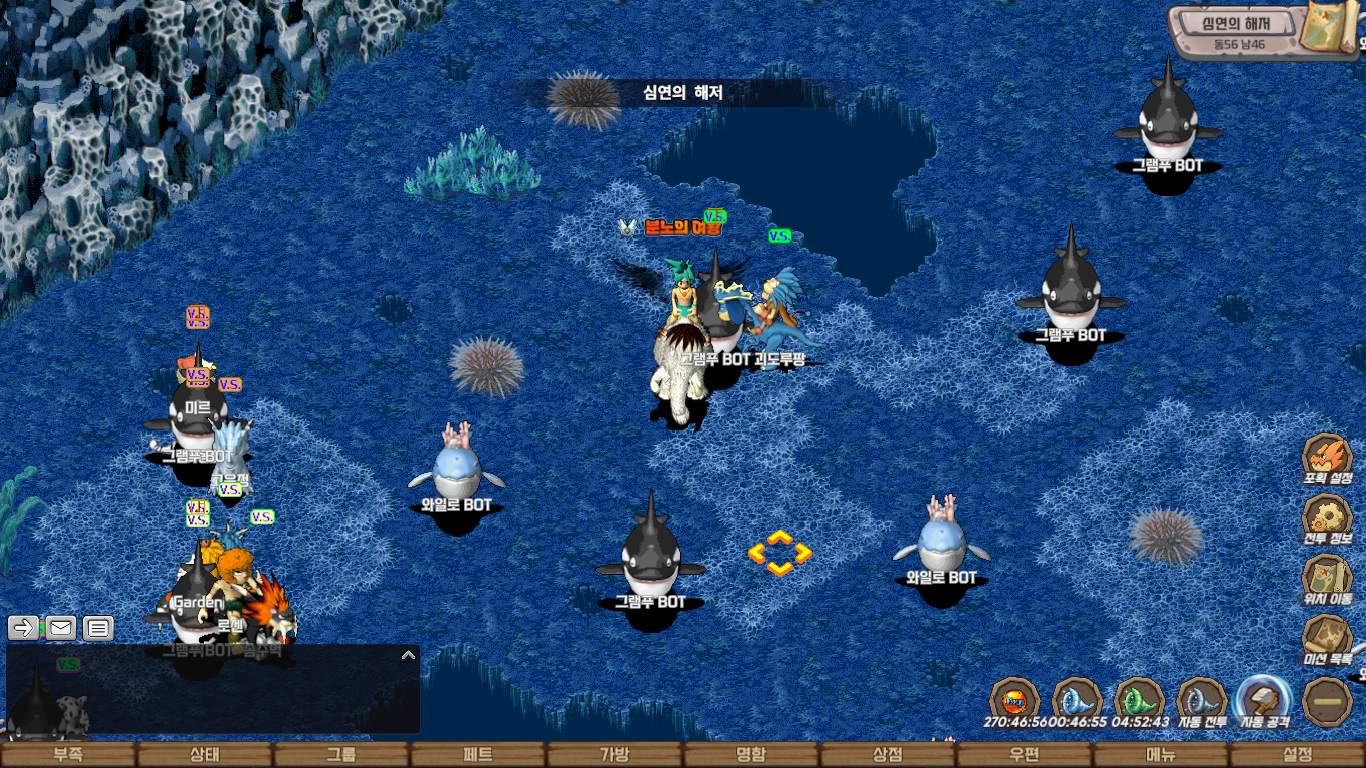Toggle 자동 공격 auto attack hammer icon
The image size is (1366, 768).
[1264, 700]
